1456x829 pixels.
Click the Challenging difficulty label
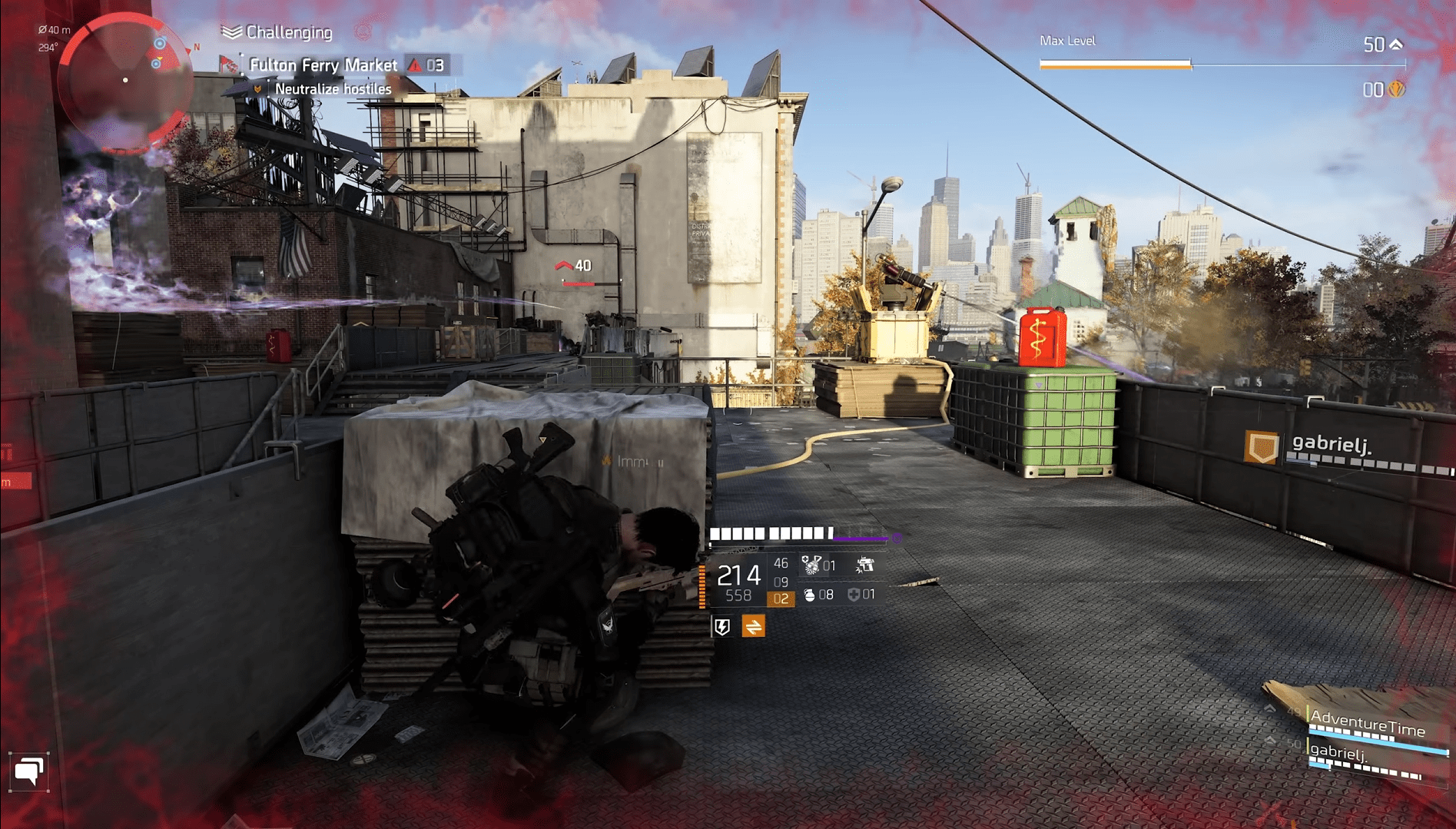pyautogui.click(x=288, y=32)
